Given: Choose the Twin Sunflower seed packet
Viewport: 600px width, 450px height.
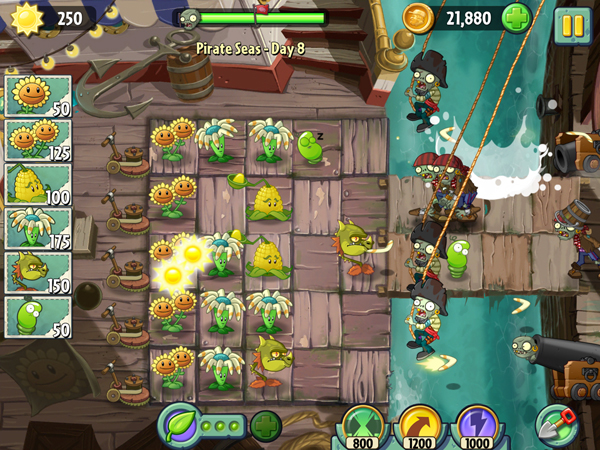Looking at the screenshot, I should pos(38,140).
